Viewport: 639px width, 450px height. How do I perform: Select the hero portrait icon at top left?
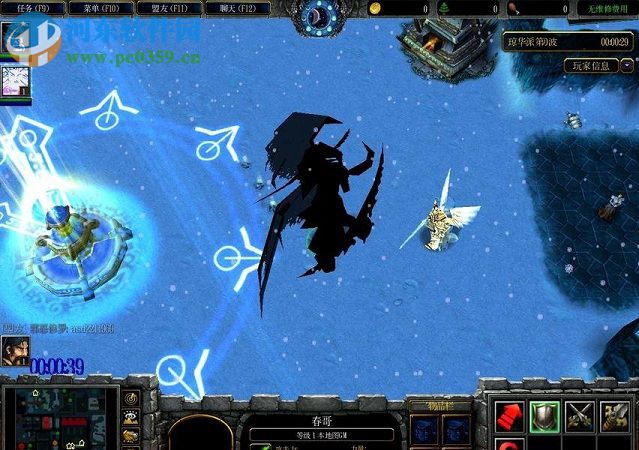14,80
